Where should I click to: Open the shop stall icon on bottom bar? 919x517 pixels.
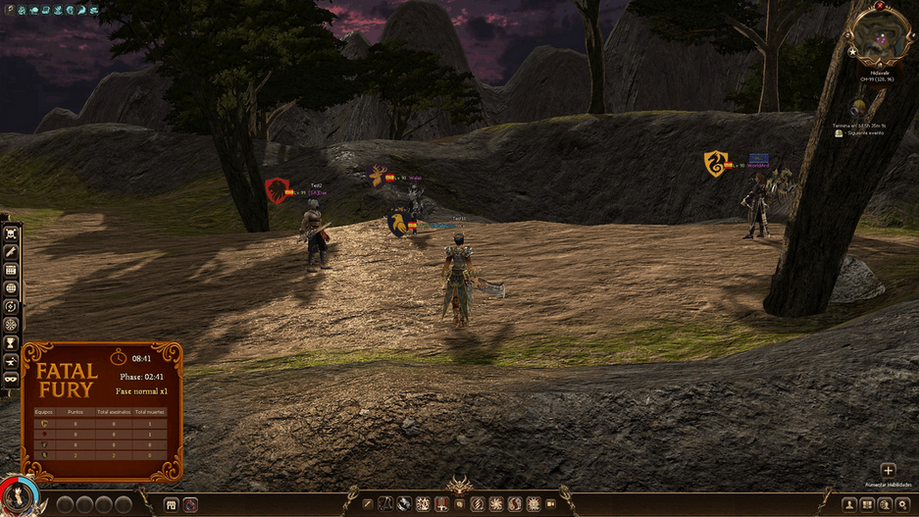tap(171, 505)
